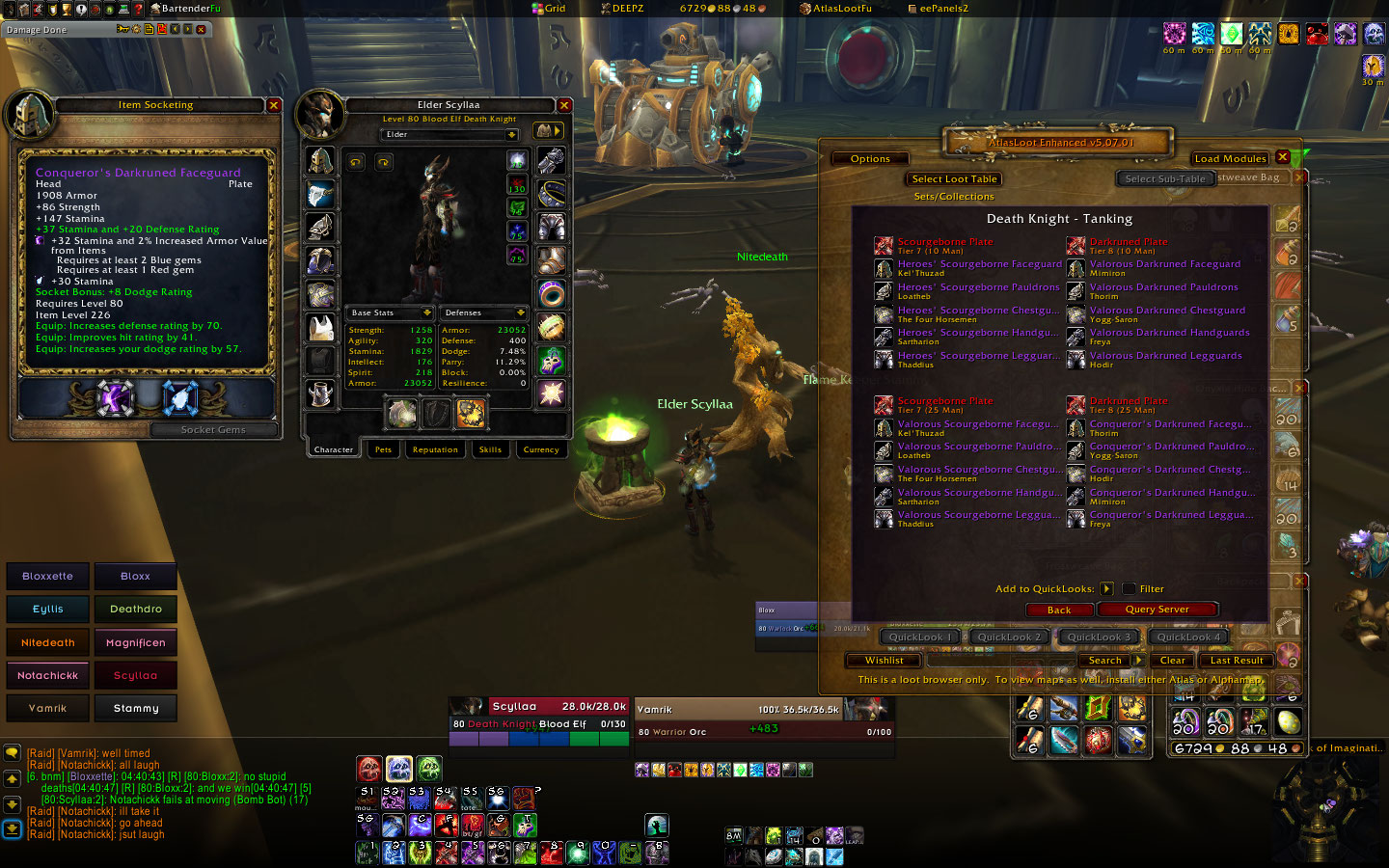Toggle the Filter checkbox

point(1129,588)
